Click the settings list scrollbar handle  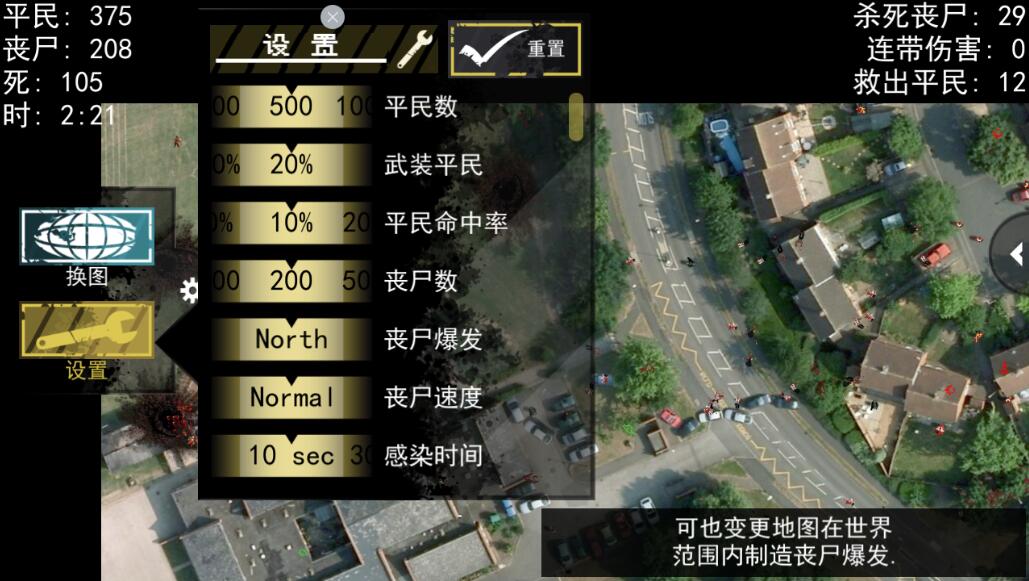click(x=576, y=117)
